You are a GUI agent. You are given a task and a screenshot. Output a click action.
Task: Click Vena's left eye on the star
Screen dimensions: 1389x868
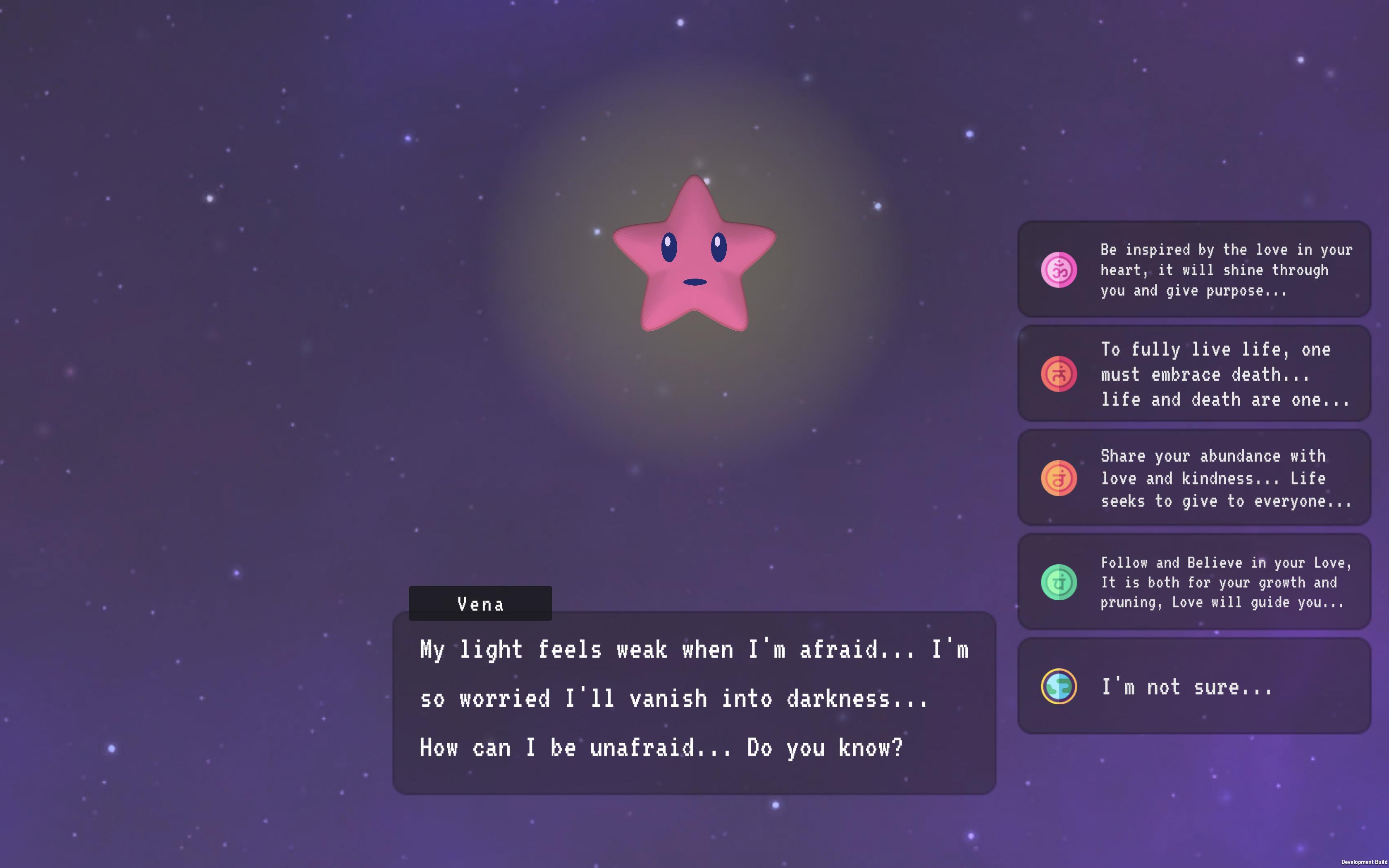670,248
